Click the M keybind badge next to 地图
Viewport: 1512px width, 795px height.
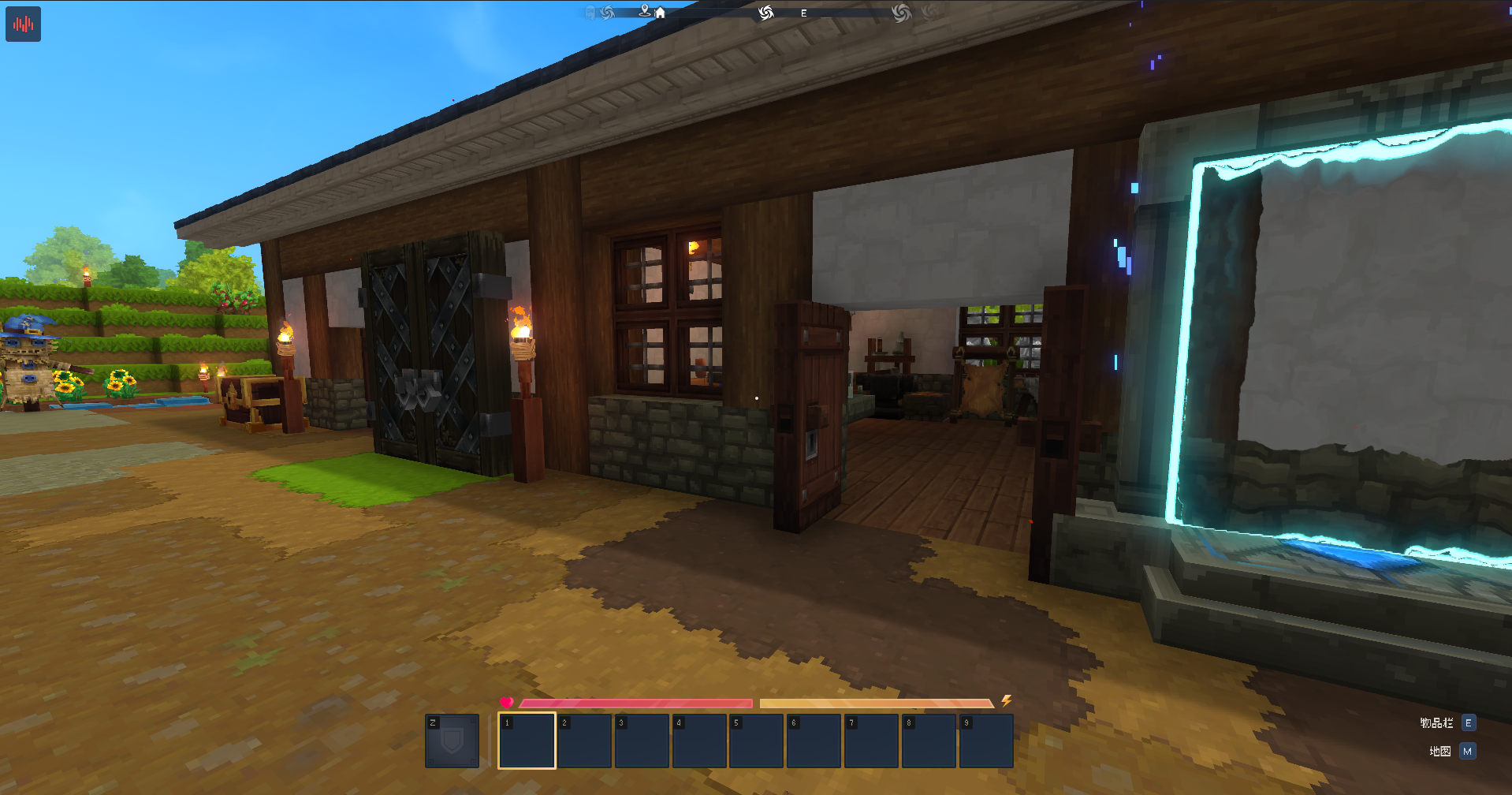pyautogui.click(x=1468, y=751)
